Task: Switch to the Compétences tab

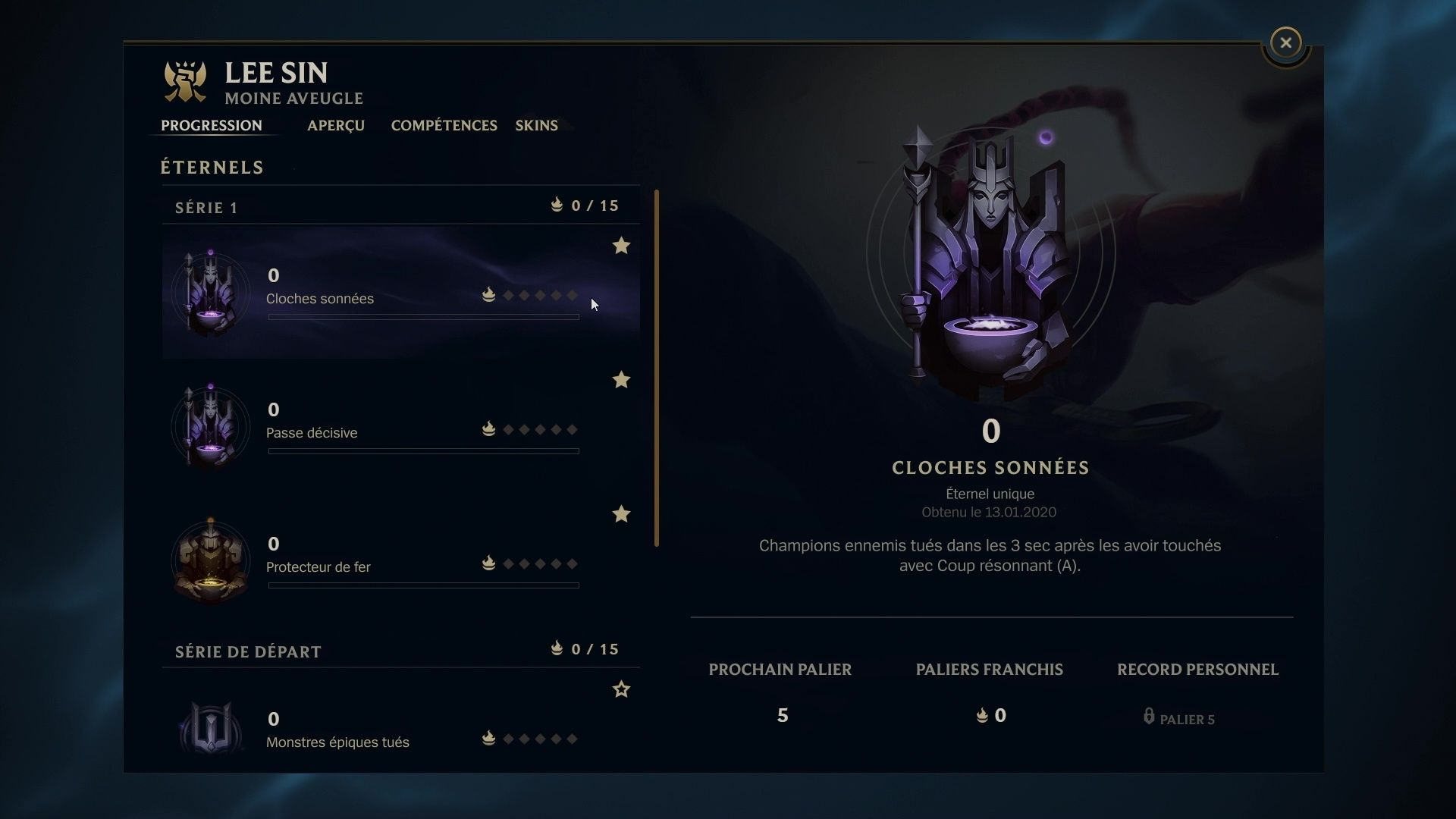Action: pyautogui.click(x=444, y=126)
